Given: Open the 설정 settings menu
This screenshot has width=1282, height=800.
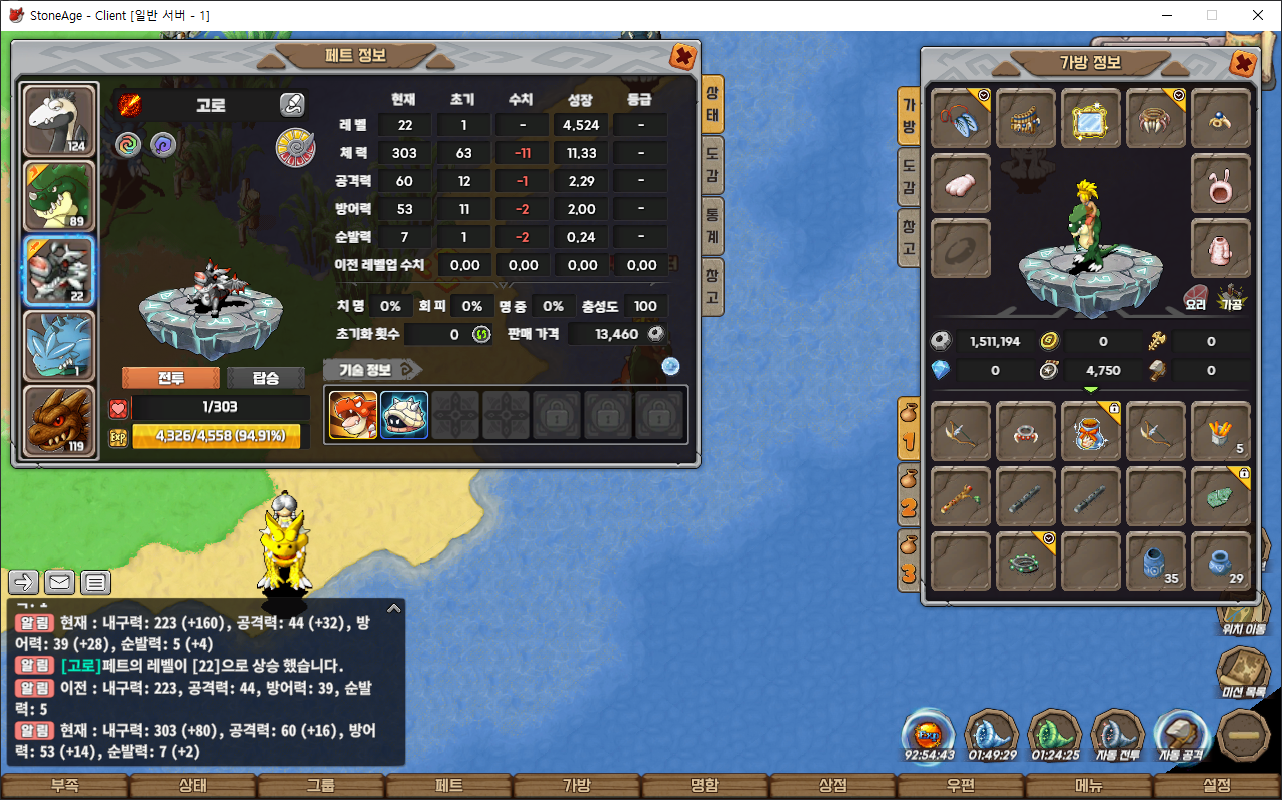Looking at the screenshot, I should (1217, 786).
